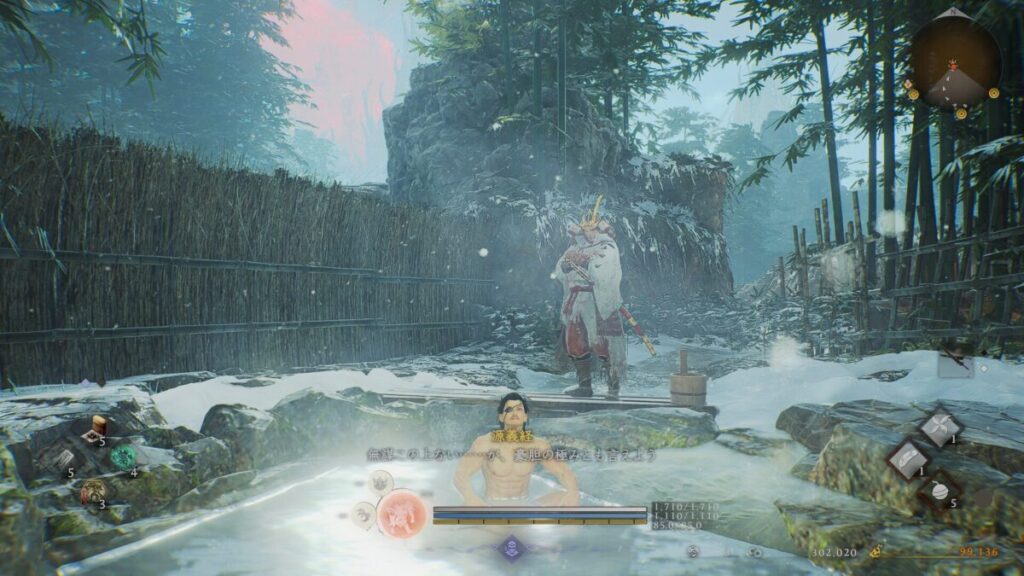
Task: Use the green circular item in the shortcut wheel
Action: pos(123,457)
